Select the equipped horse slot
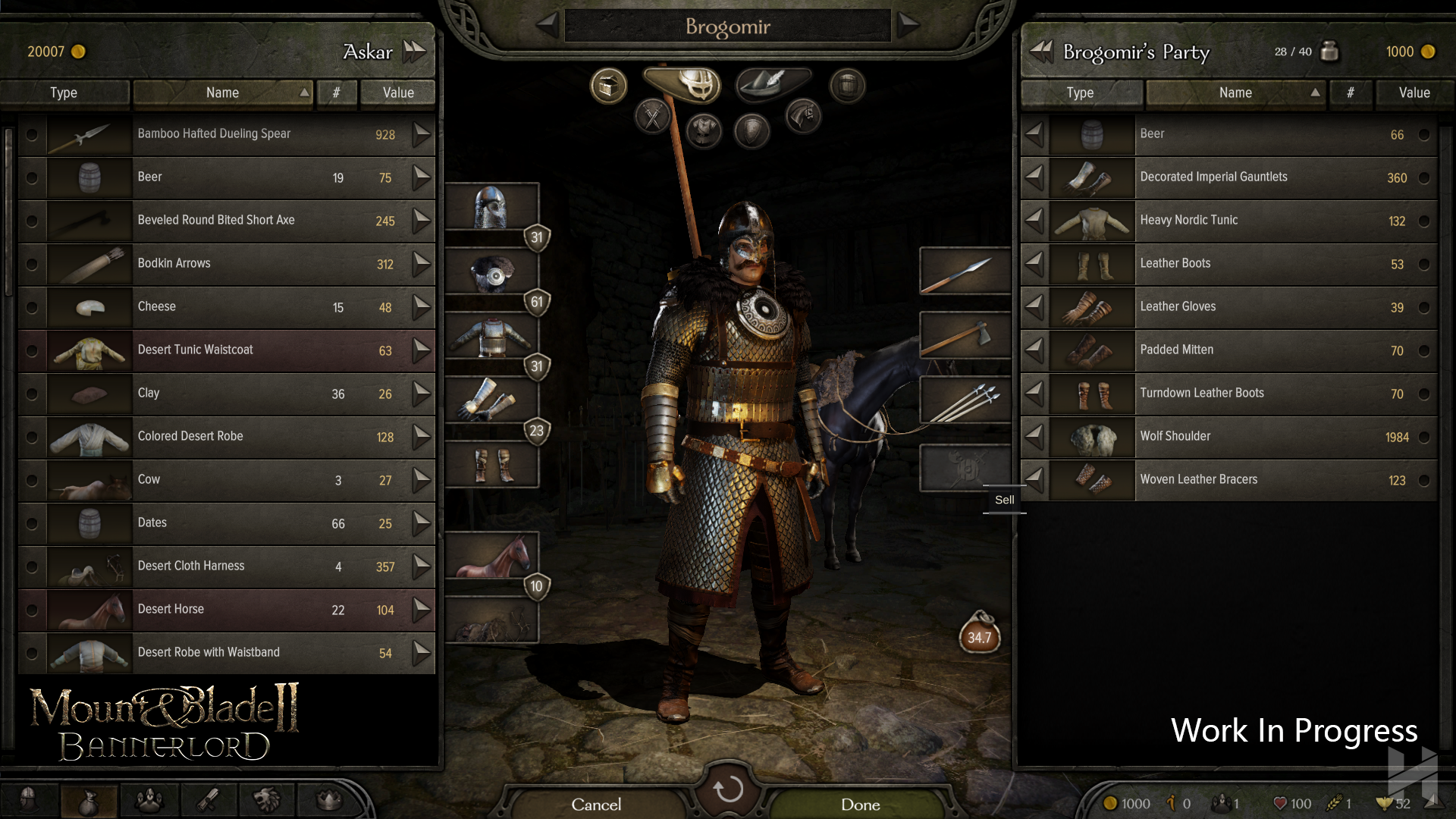Image resolution: width=1456 pixels, height=819 pixels. tap(491, 556)
